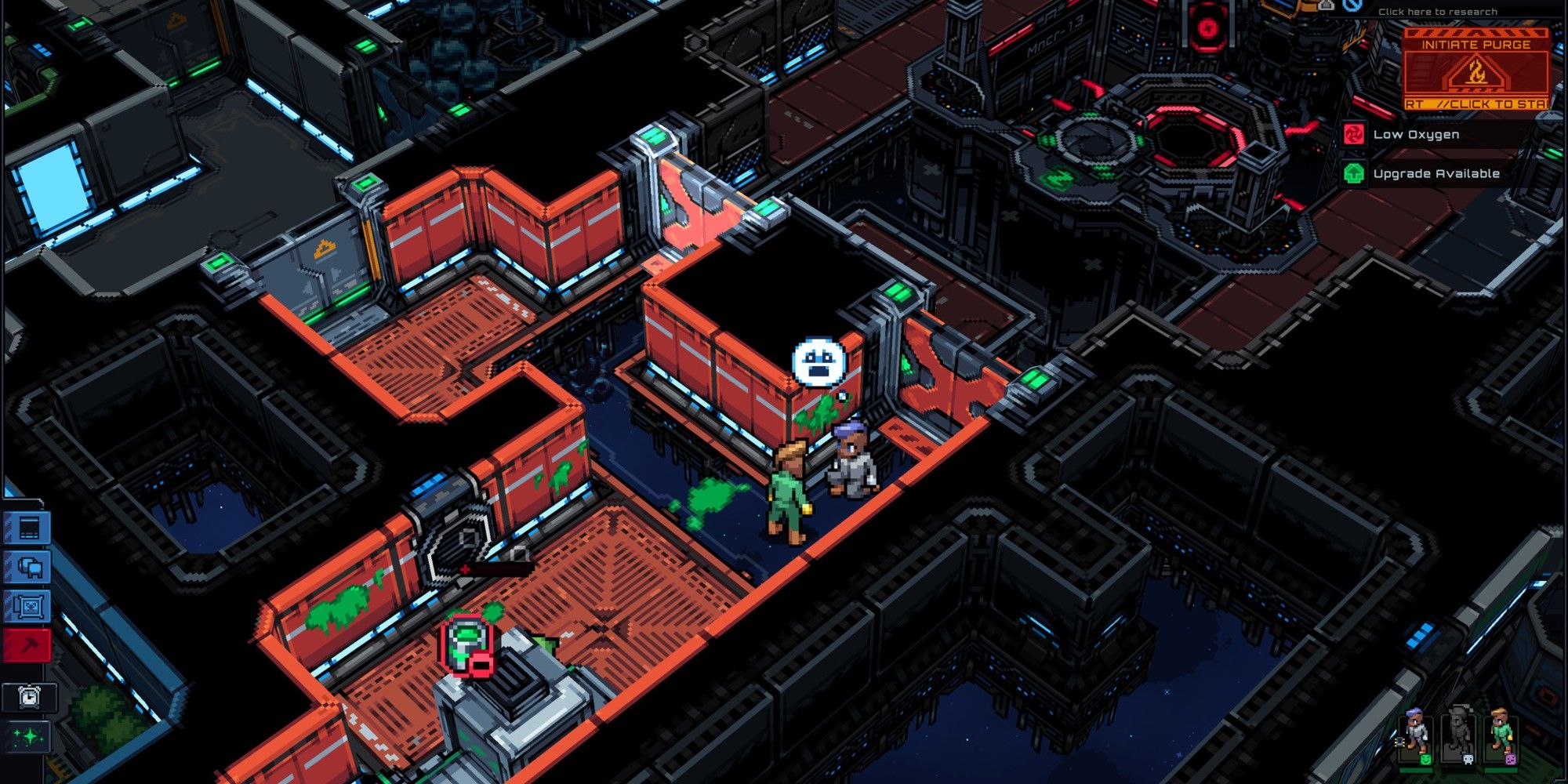Open the 'Click here to research' panel
Screen dimensions: 1568x784
[x=1437, y=11]
